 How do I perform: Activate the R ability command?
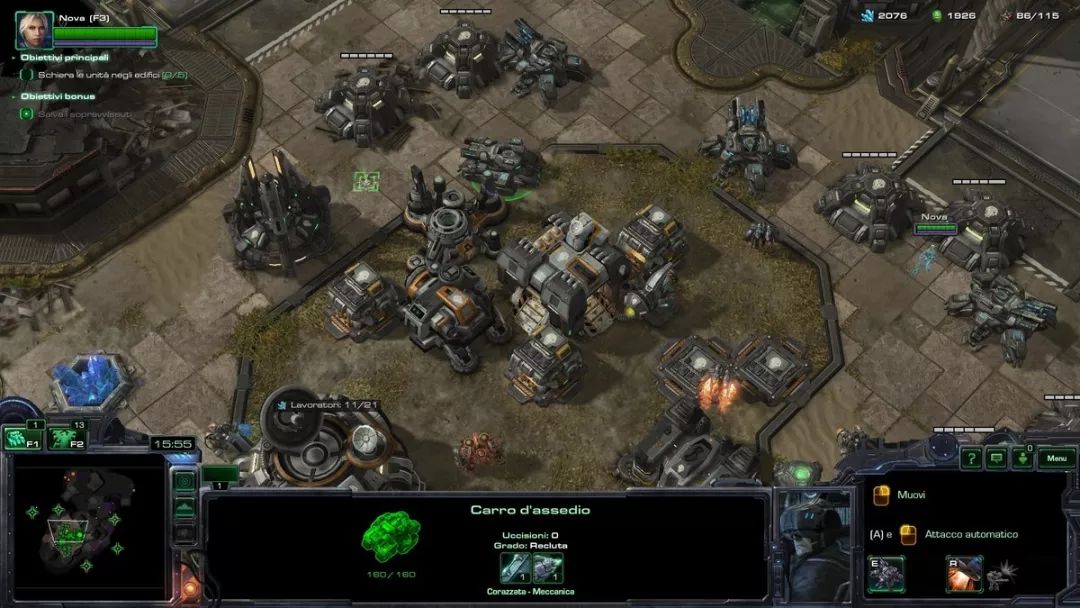(964, 574)
